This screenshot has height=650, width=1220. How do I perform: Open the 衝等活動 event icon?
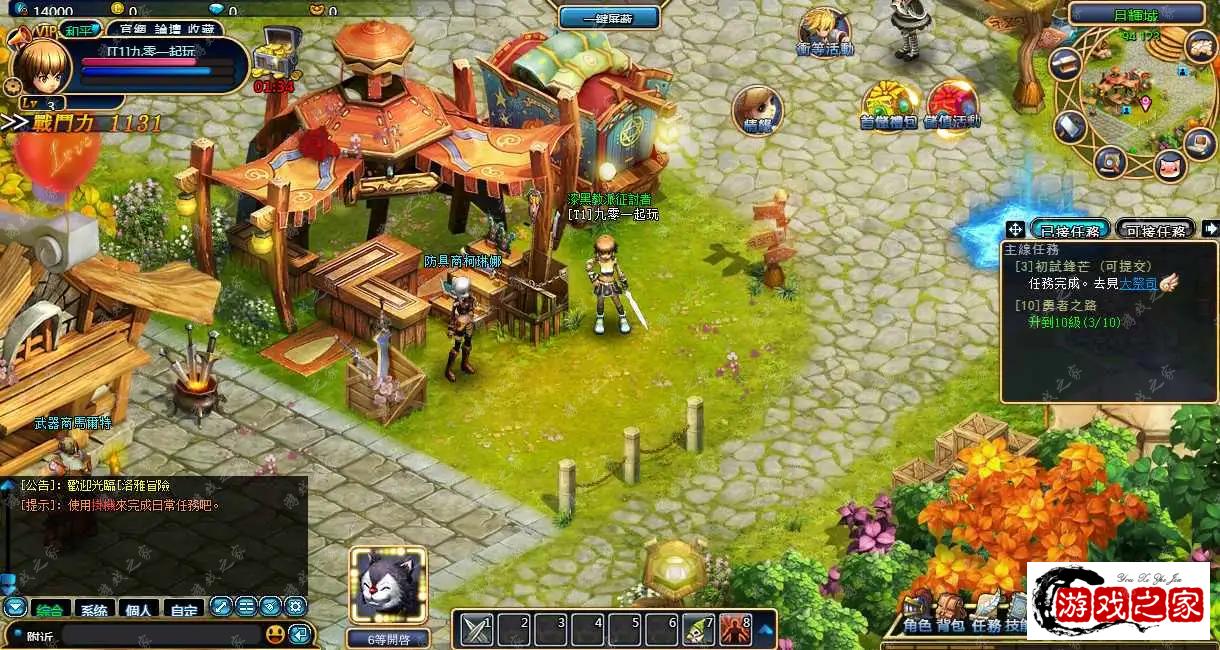pyautogui.click(x=824, y=31)
